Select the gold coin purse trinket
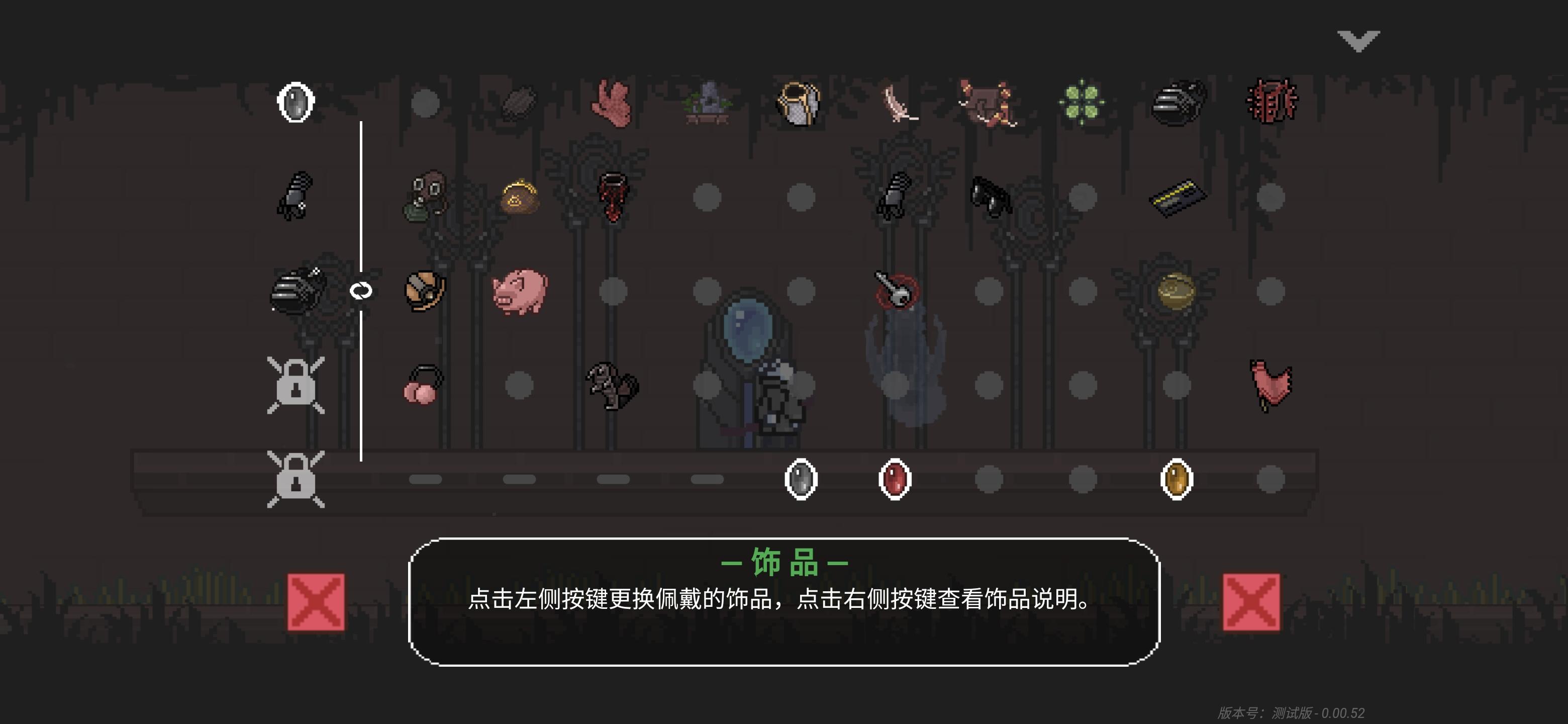This screenshot has height=724, width=1568. click(518, 198)
